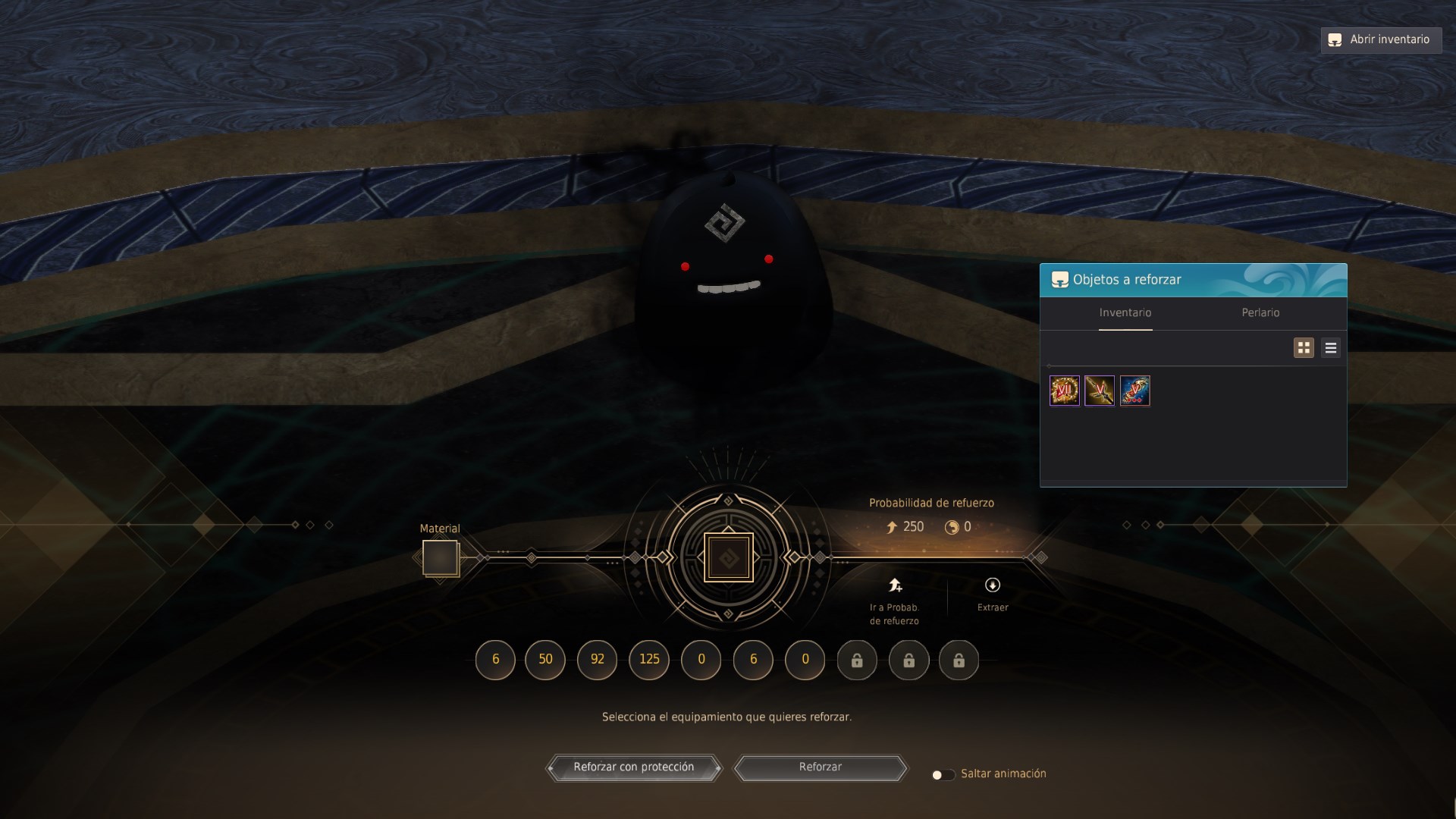This screenshot has width=1456, height=819.
Task: Choose the V blue-background item
Action: coord(1135,391)
